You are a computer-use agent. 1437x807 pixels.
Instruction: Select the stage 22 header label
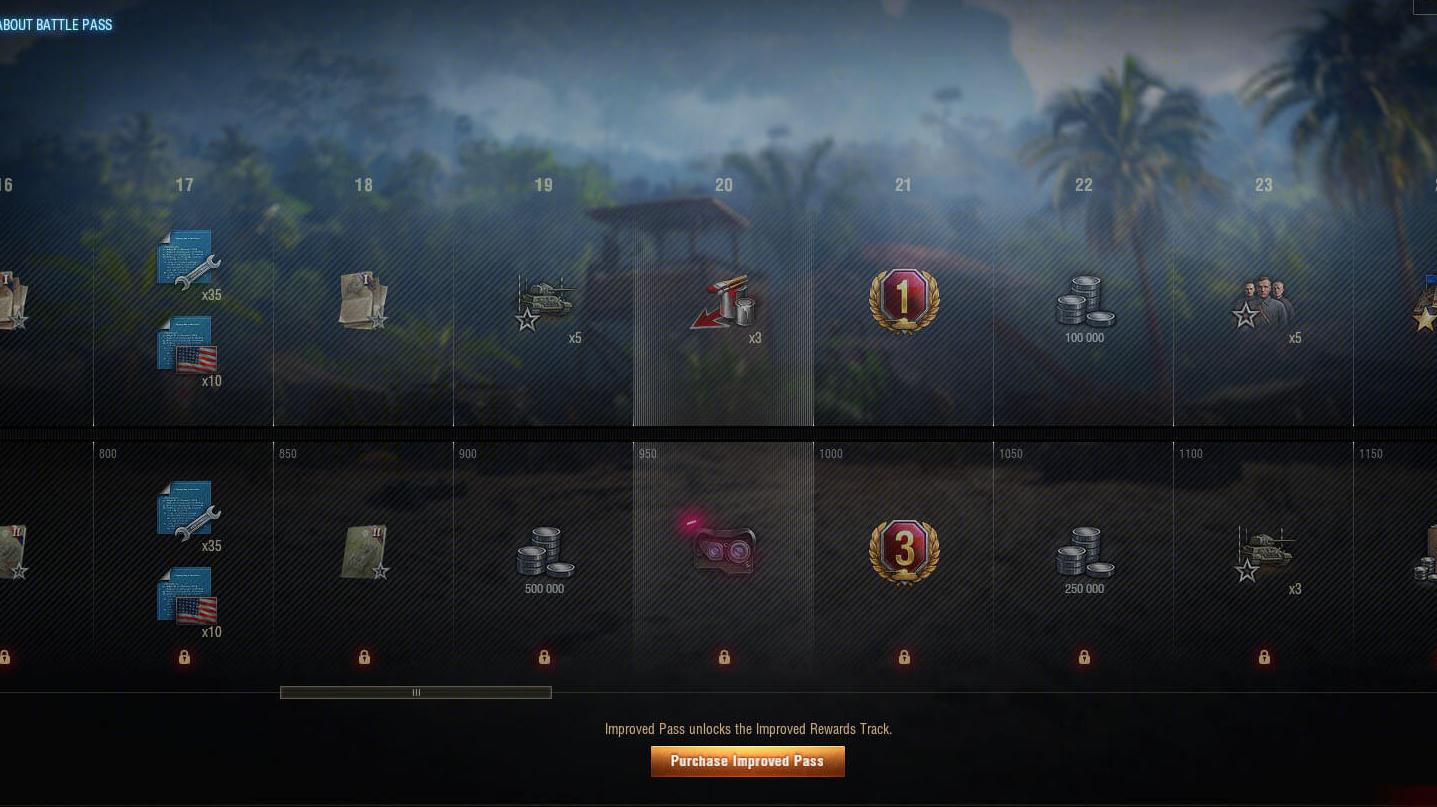pos(1083,185)
